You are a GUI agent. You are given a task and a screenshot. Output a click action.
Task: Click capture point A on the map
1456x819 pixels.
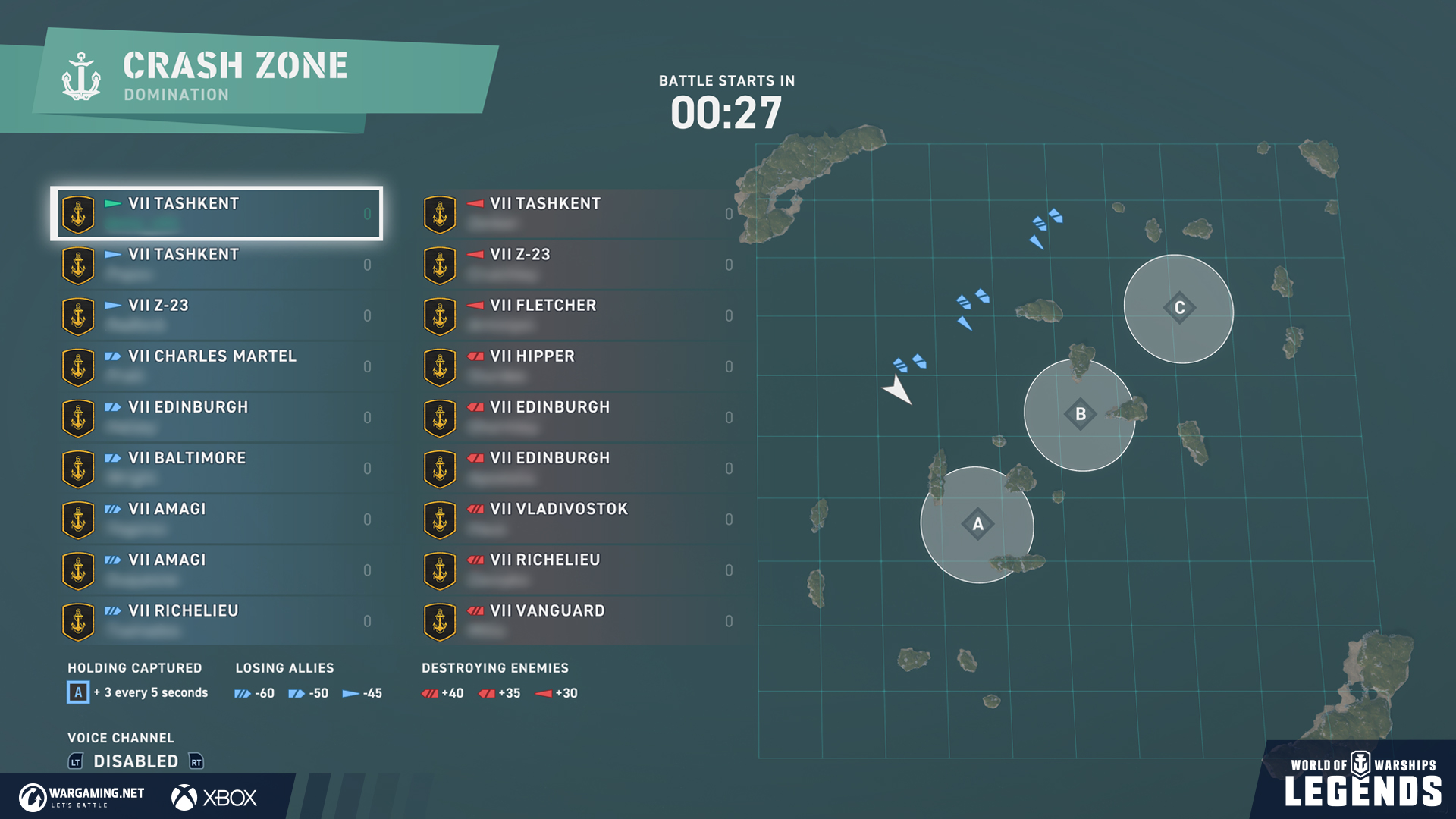pos(977,524)
